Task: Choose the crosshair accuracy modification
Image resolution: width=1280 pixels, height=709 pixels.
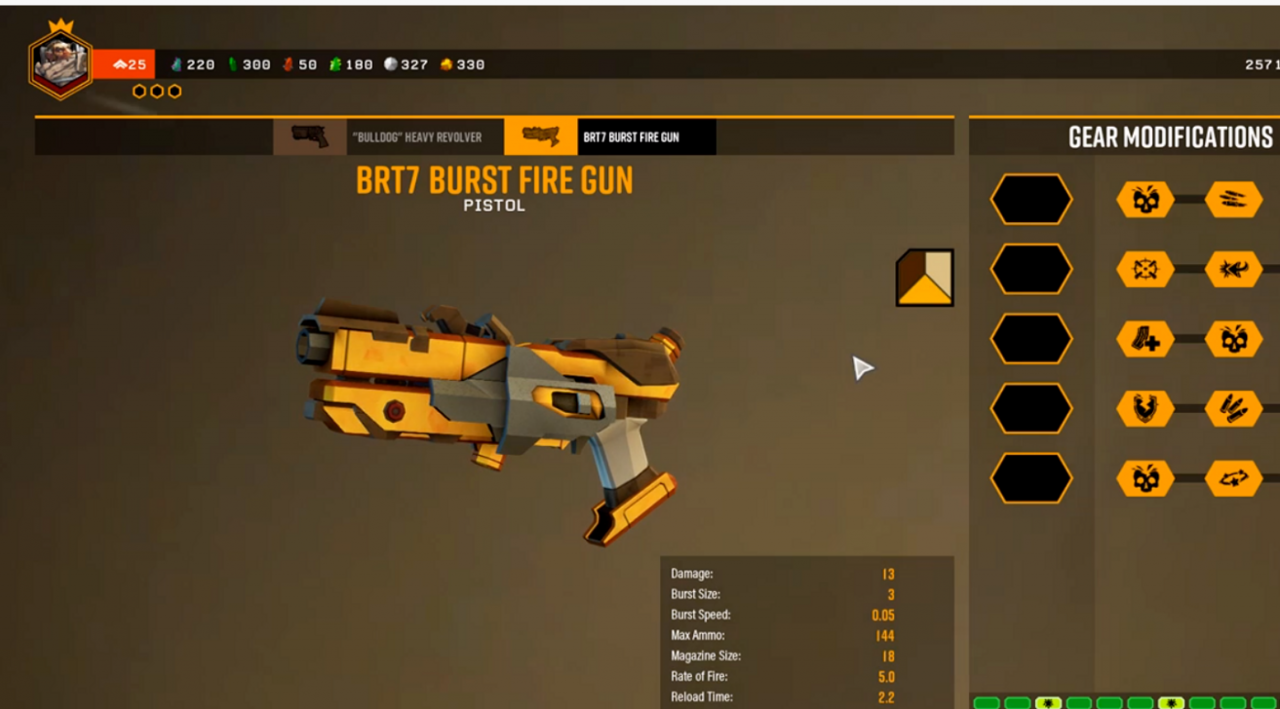Action: (x=1145, y=269)
